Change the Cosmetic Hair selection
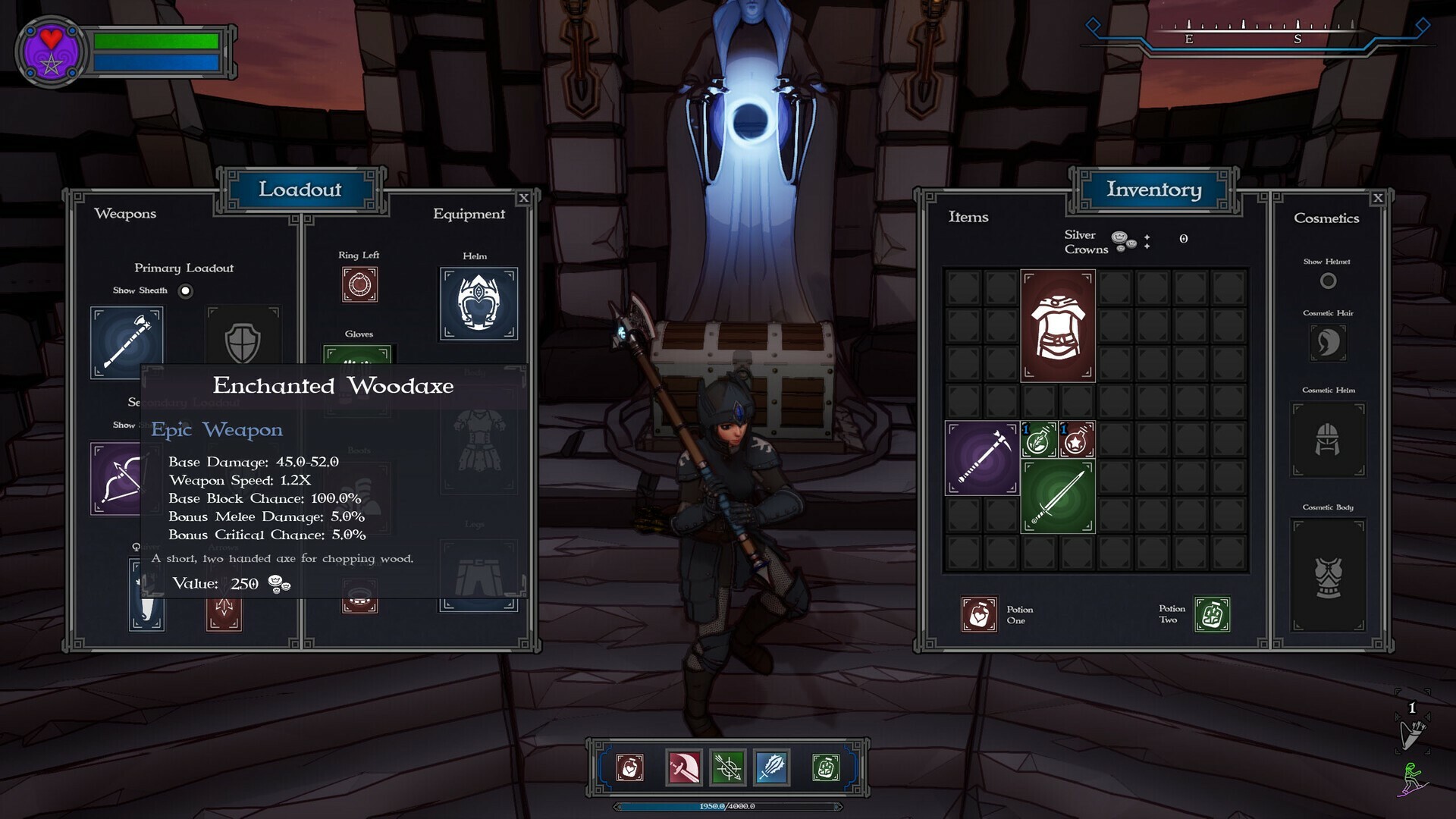Image resolution: width=1456 pixels, height=819 pixels. point(1328,342)
